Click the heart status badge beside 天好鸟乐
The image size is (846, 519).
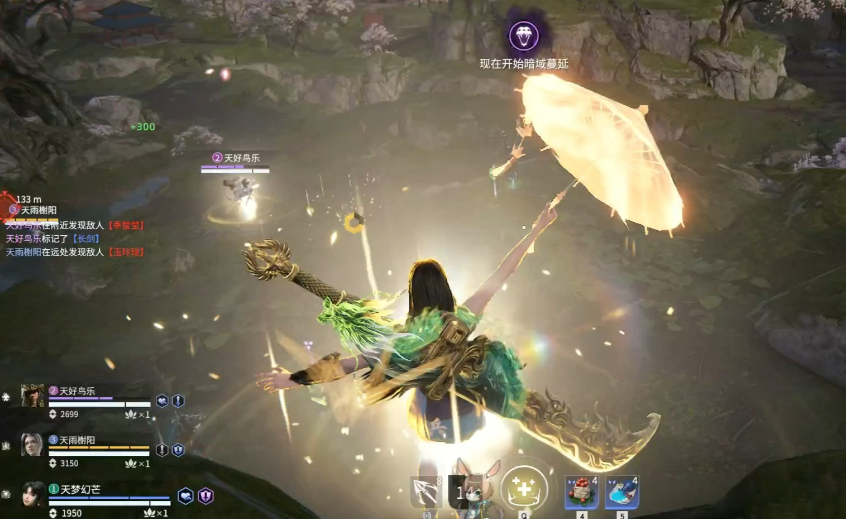[x=162, y=401]
